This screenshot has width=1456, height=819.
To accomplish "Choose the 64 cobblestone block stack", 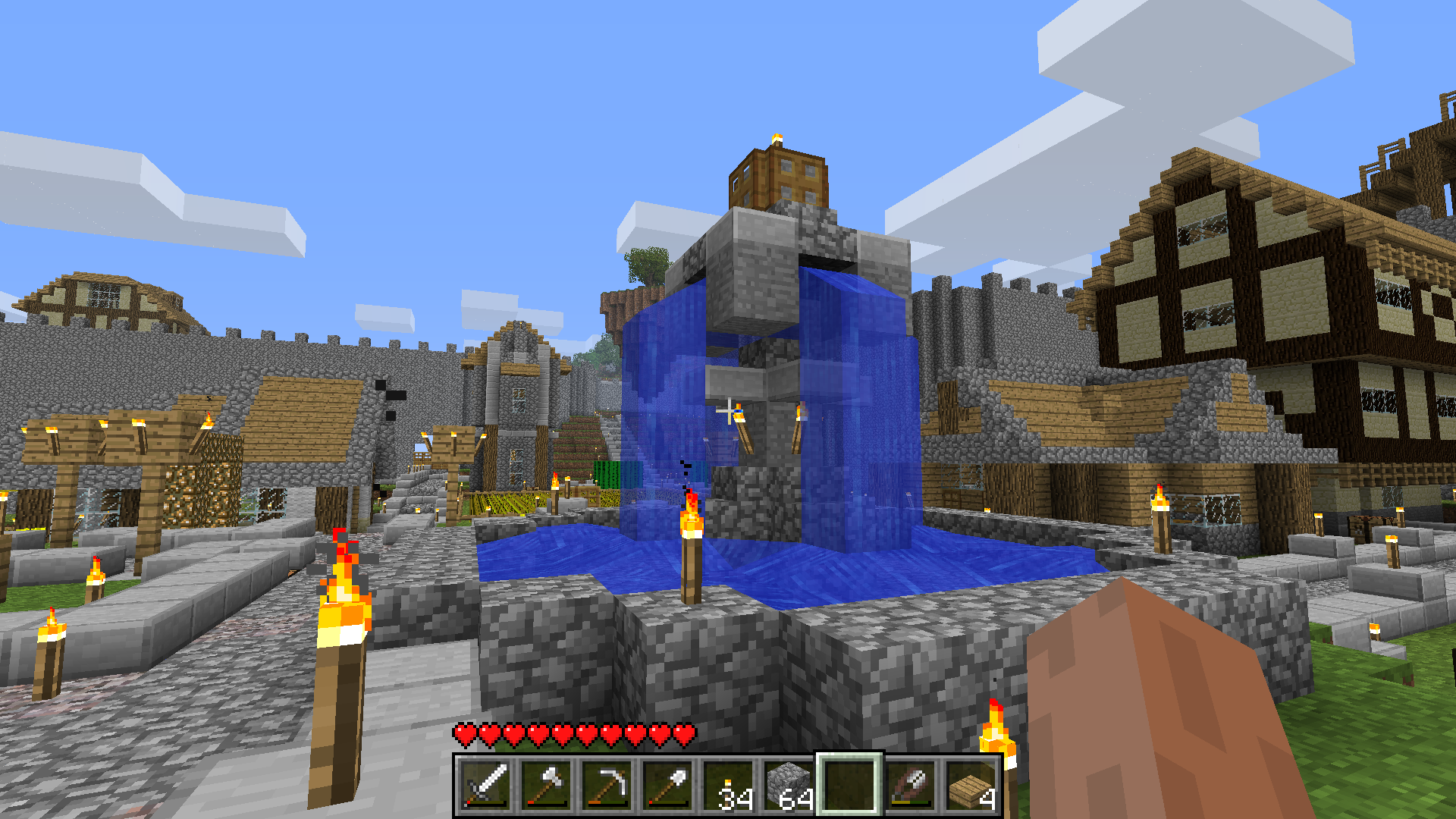I will tap(789, 786).
